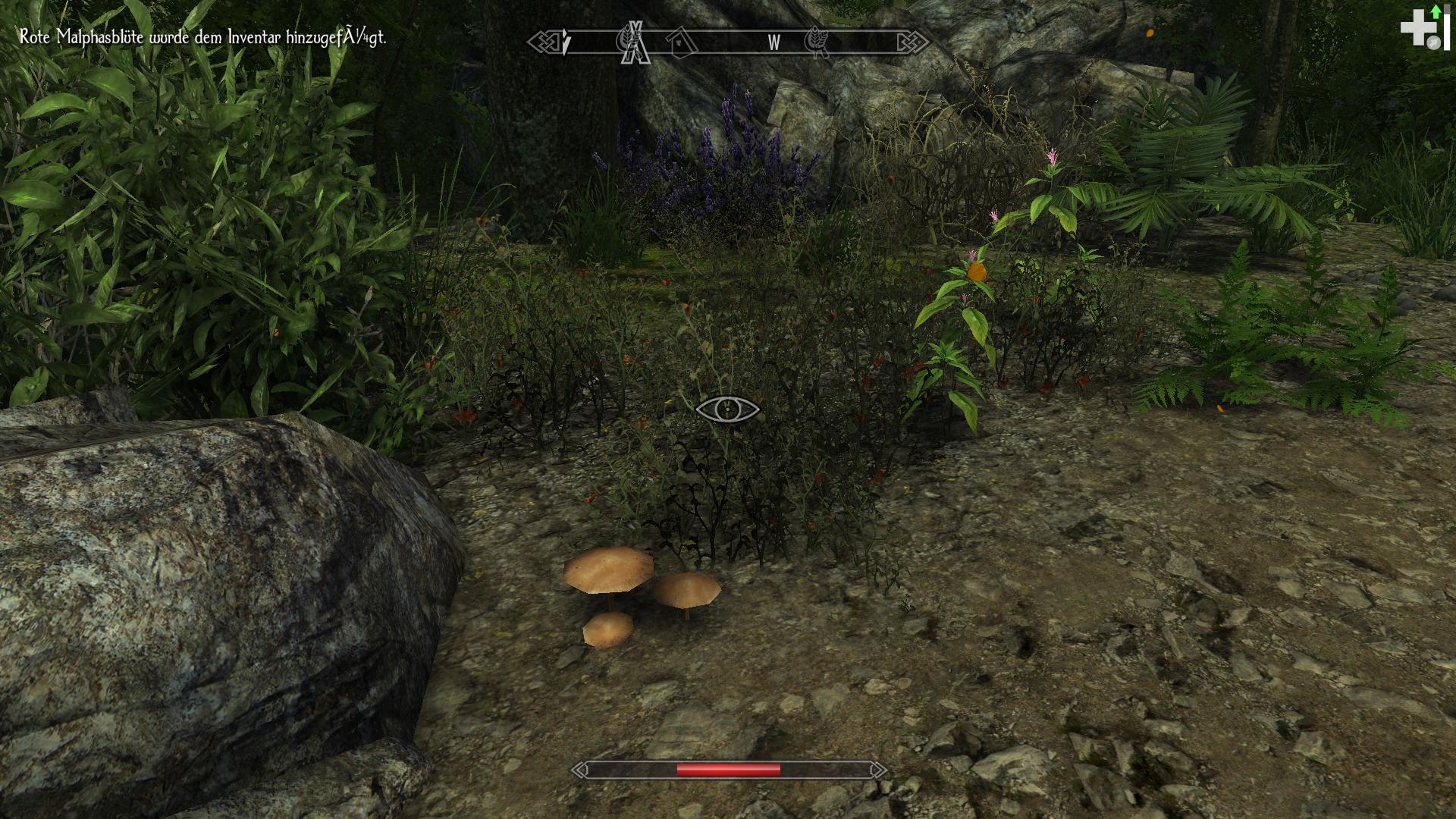
Task: Click the red enemy health bar at bottom
Action: point(728,769)
